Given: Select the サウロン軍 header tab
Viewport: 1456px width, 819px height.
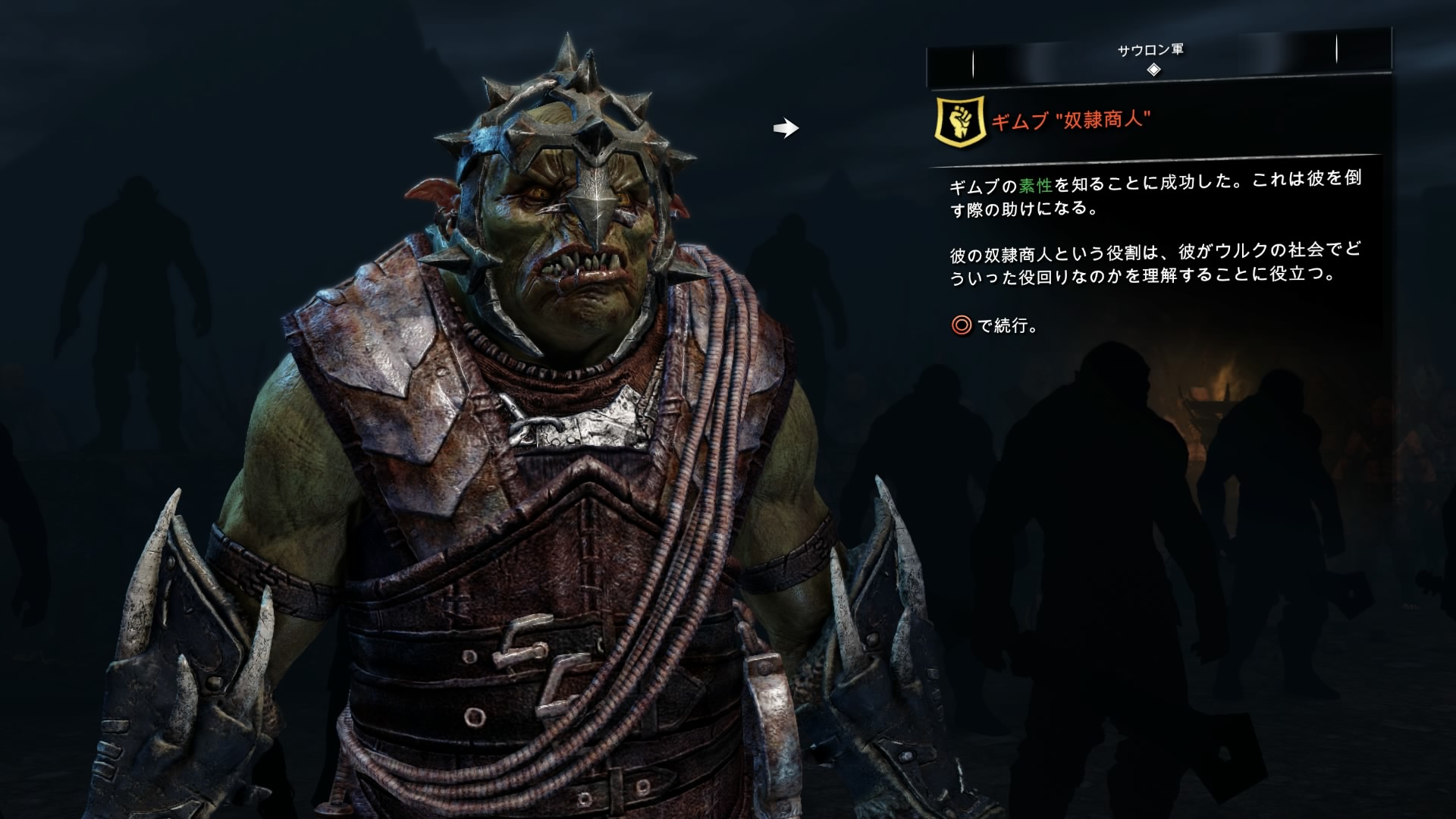Looking at the screenshot, I should tap(1150, 51).
